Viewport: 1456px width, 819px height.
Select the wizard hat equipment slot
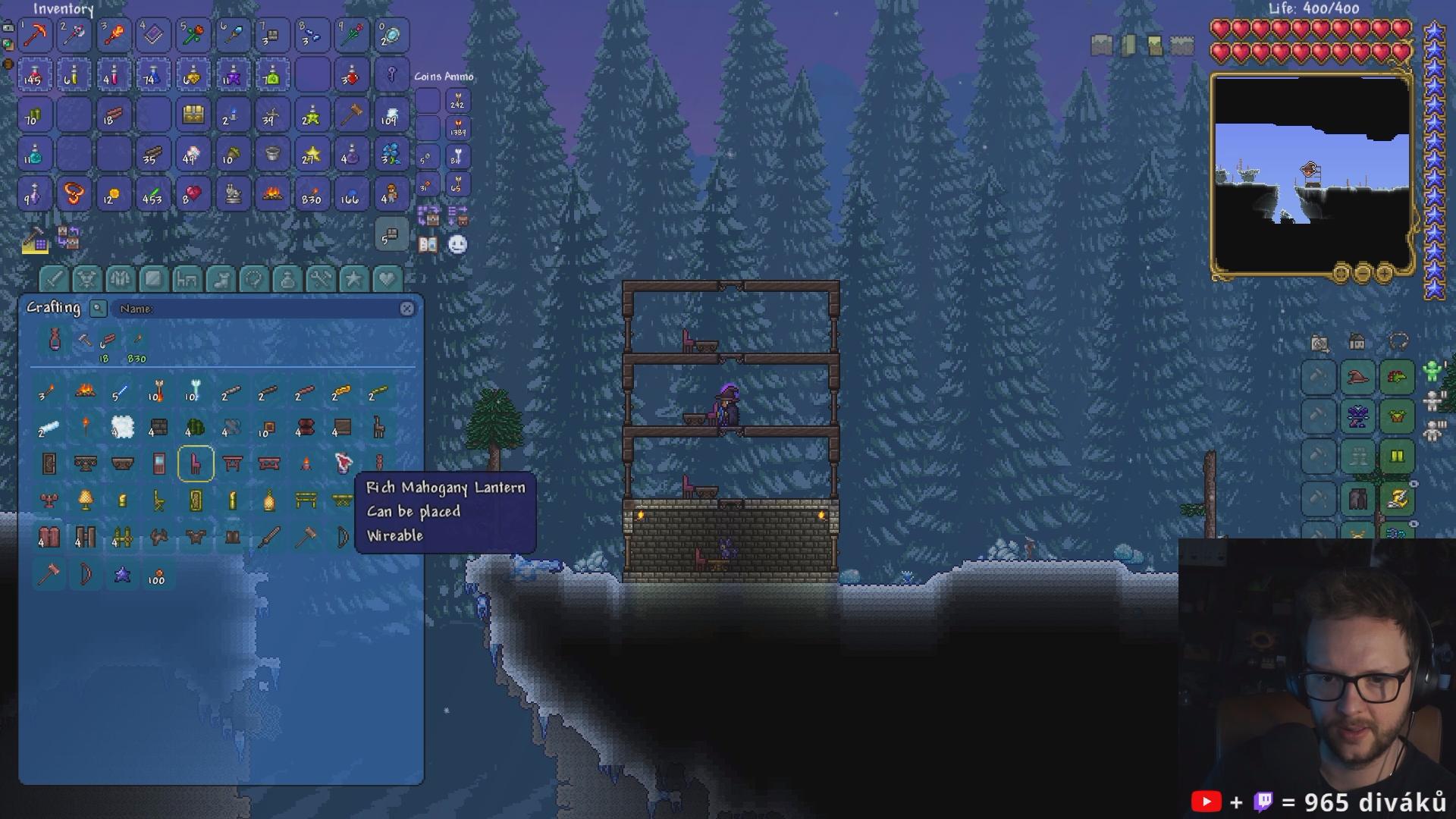(x=1357, y=377)
